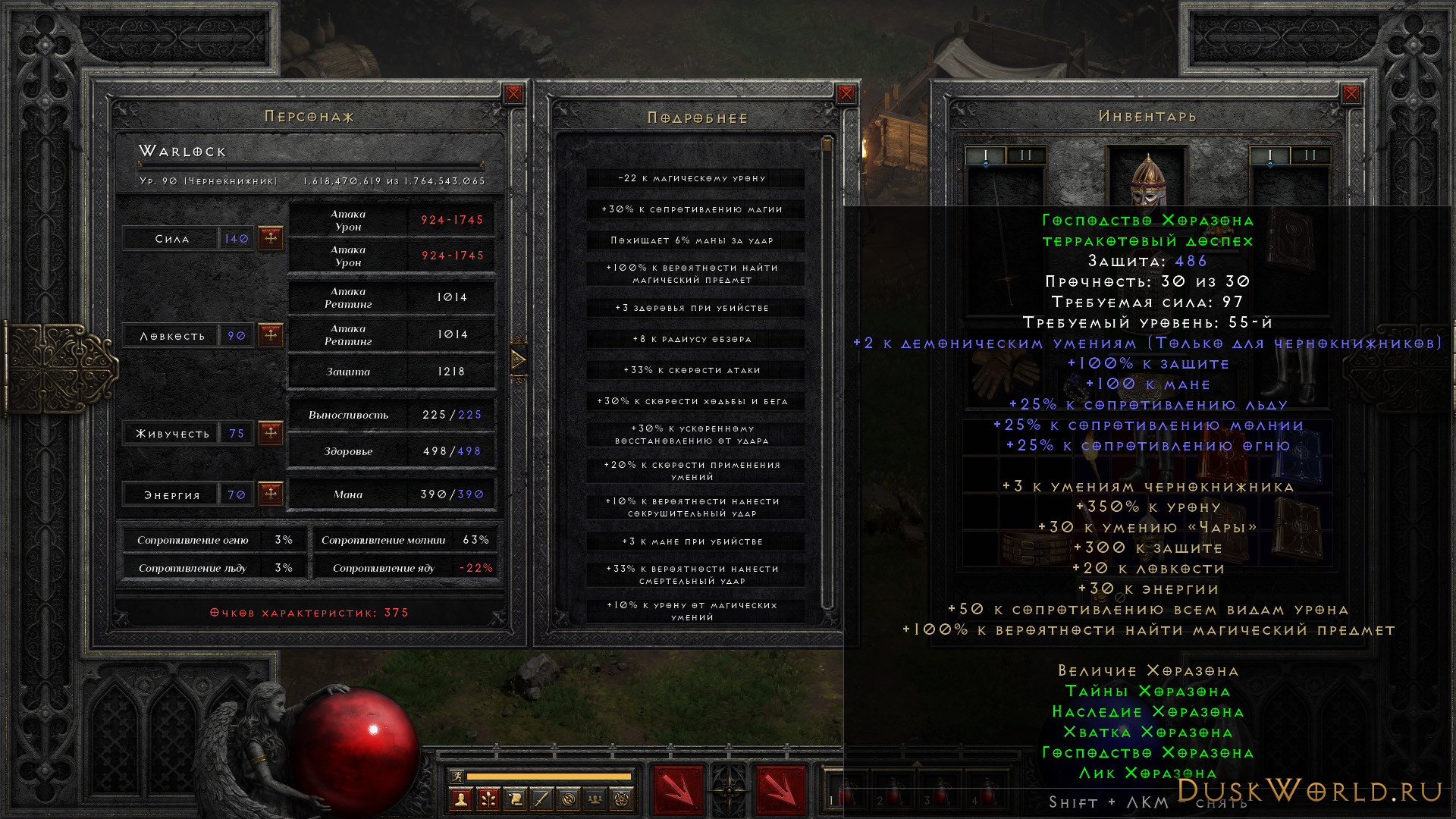This screenshot has height=819, width=1456.
Task: Open the quest log scroll icon
Action: click(515, 799)
